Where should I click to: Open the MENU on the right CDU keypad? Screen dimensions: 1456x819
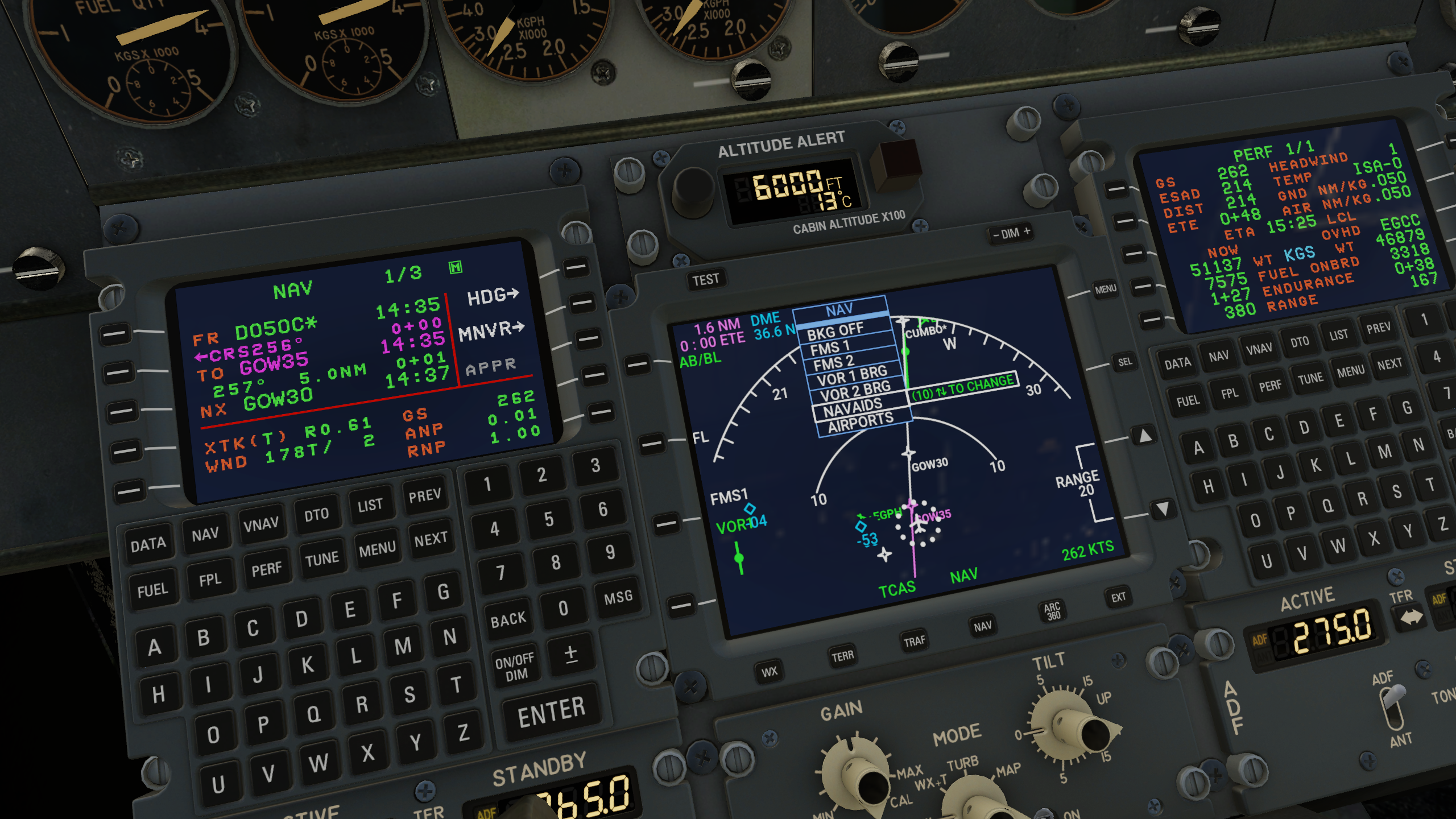click(x=1349, y=369)
